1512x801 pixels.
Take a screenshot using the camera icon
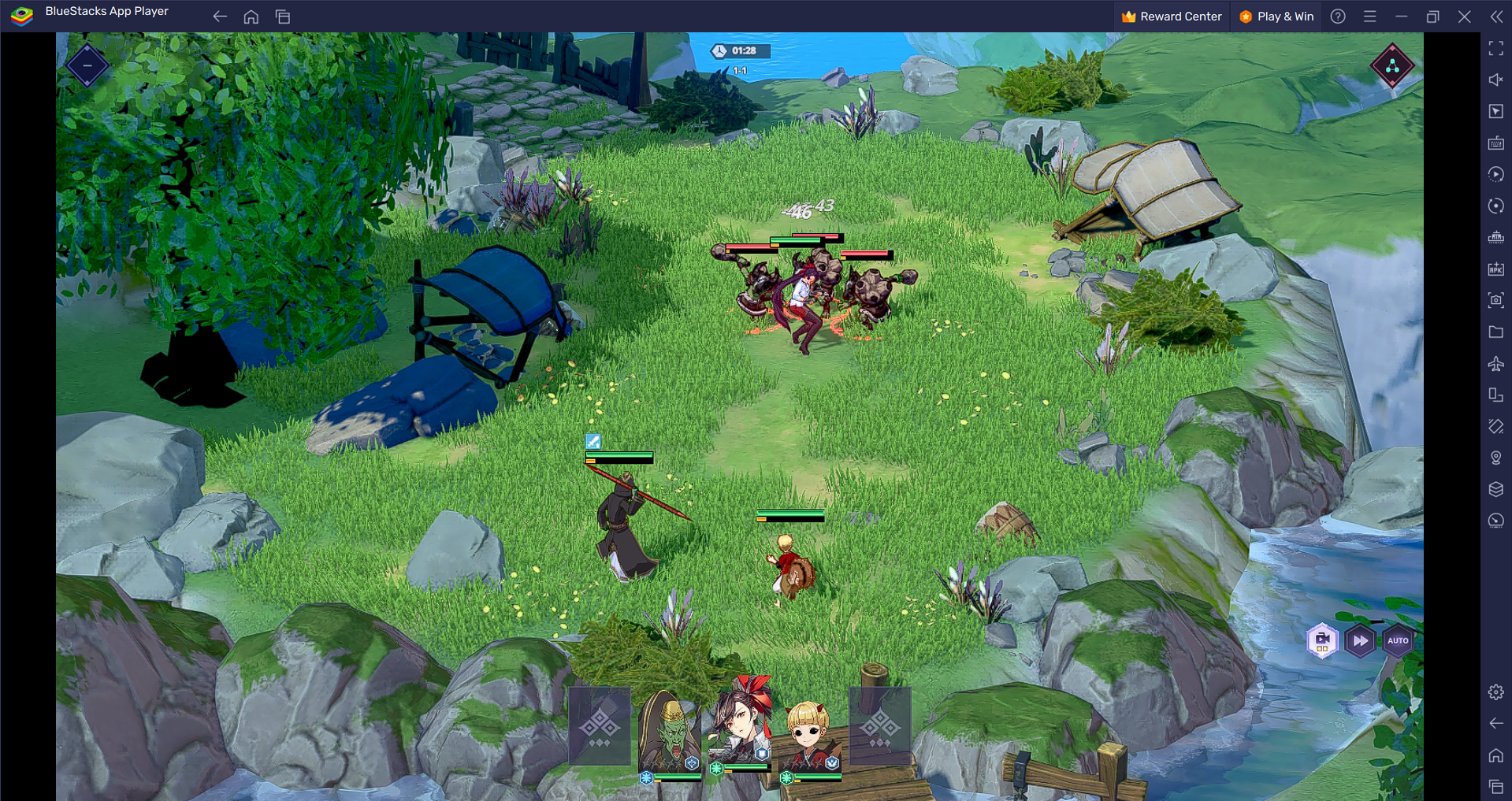(1495, 300)
